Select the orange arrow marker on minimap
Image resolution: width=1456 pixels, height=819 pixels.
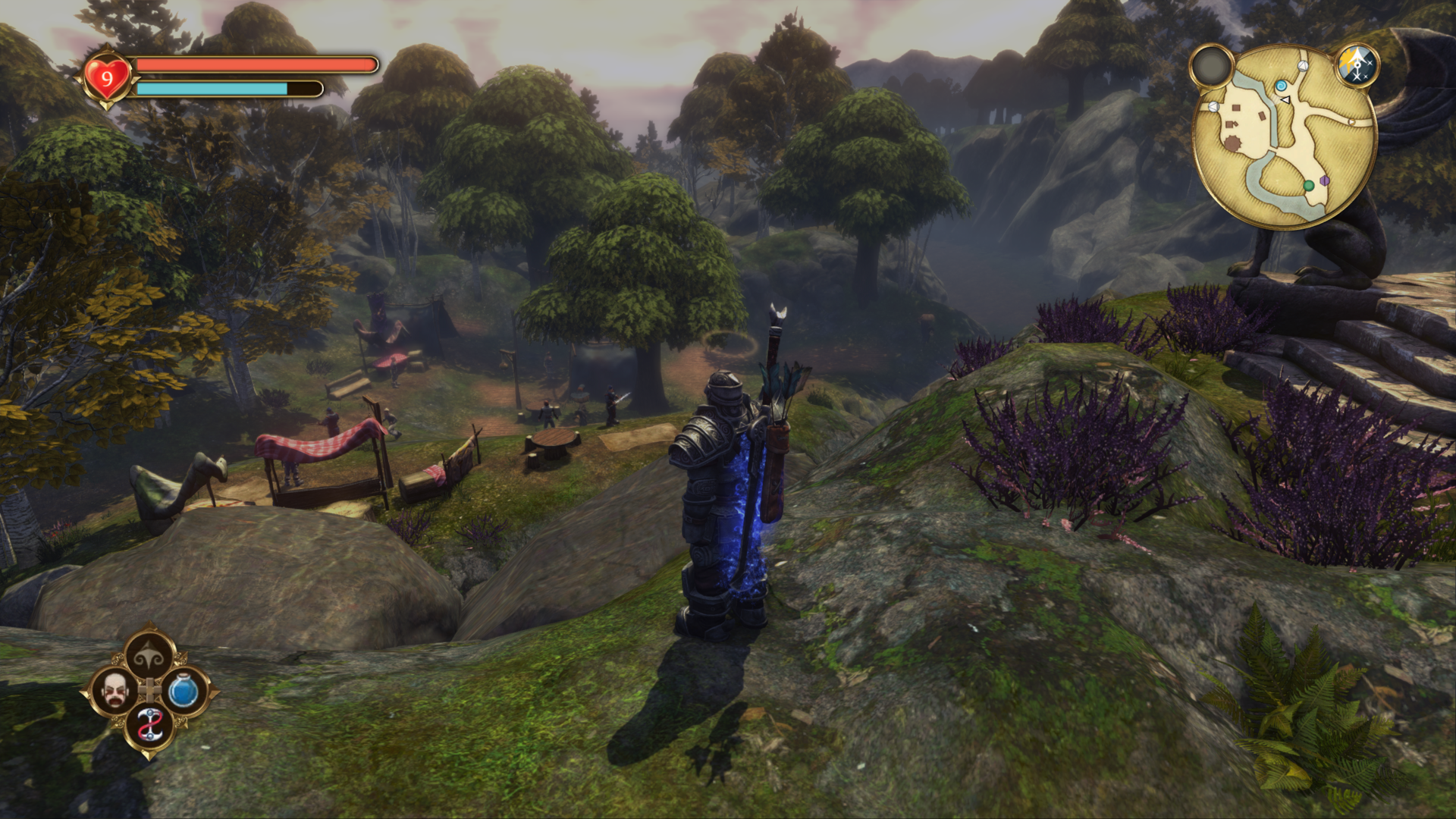[1350, 122]
